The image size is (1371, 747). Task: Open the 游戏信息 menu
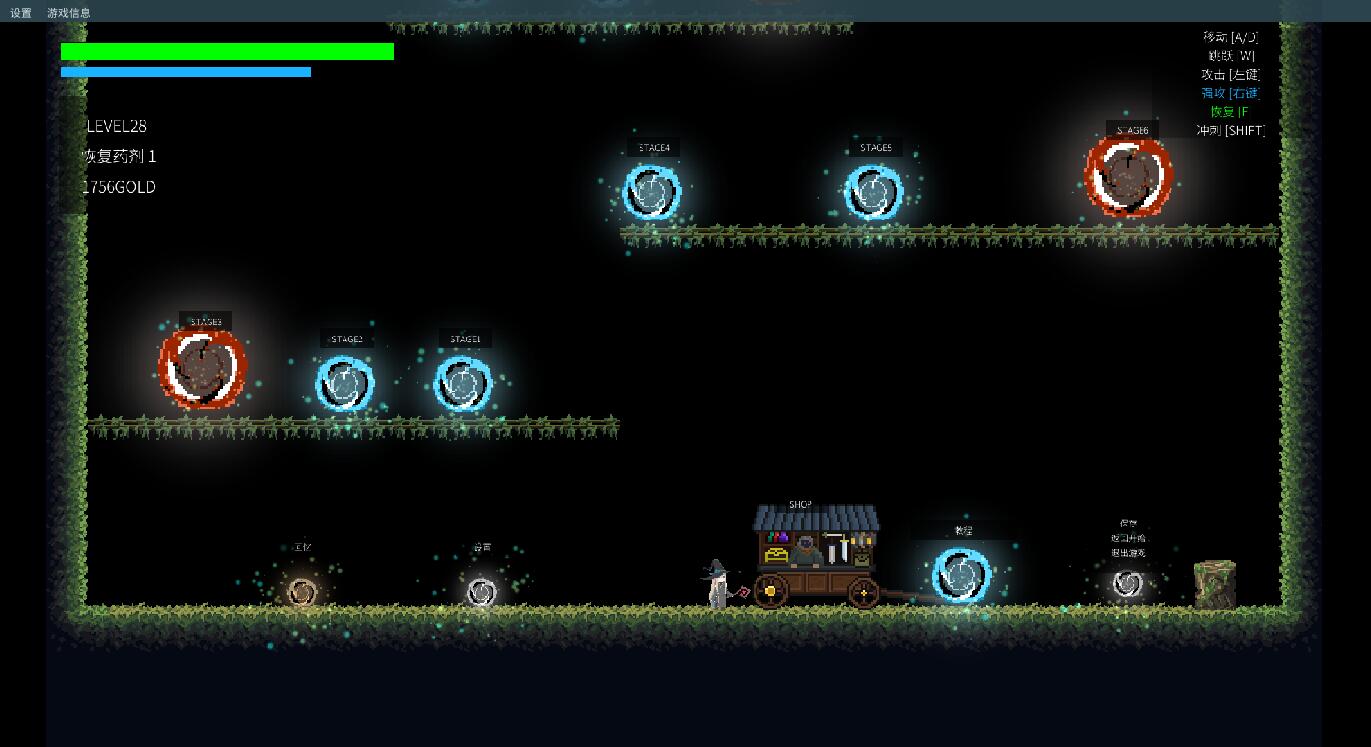coord(69,13)
